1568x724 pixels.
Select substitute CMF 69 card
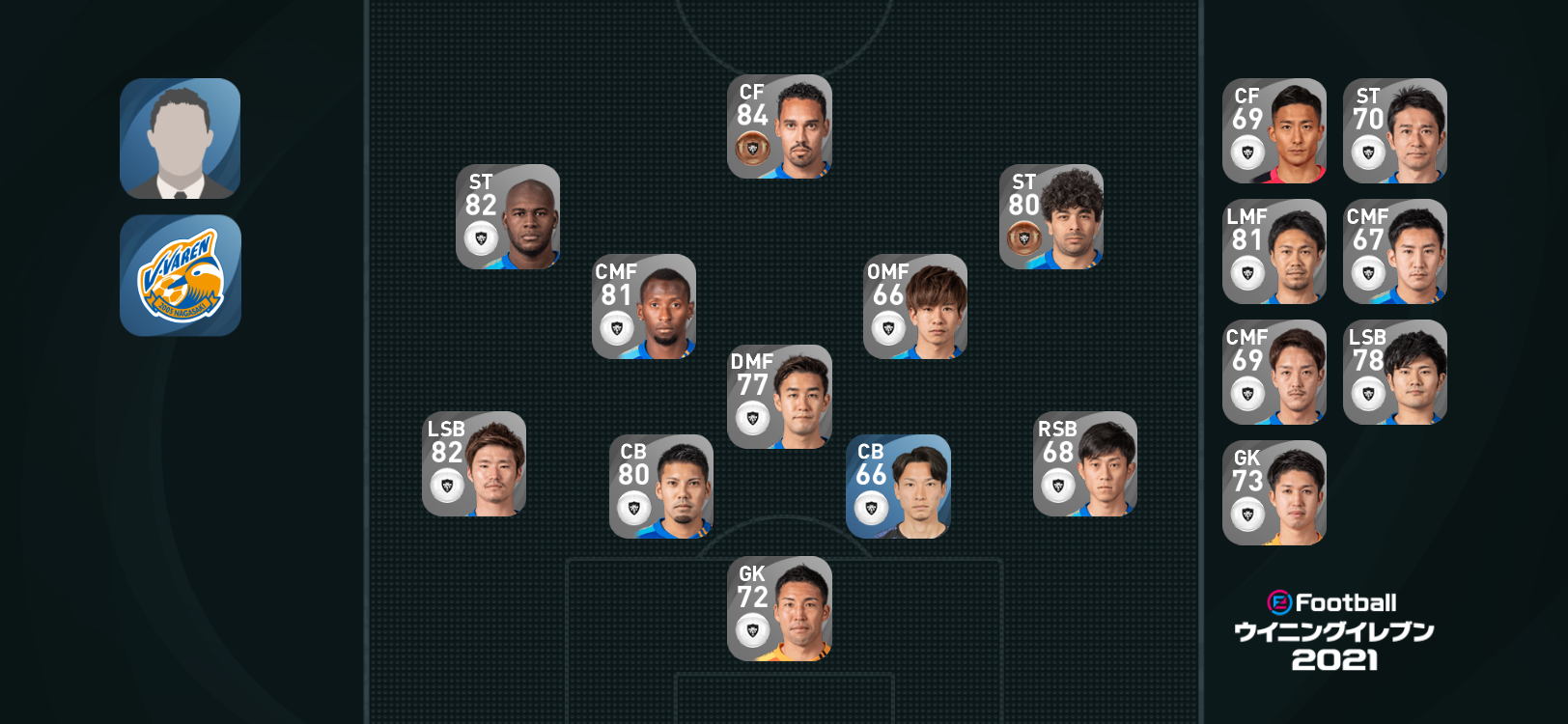tap(1274, 372)
